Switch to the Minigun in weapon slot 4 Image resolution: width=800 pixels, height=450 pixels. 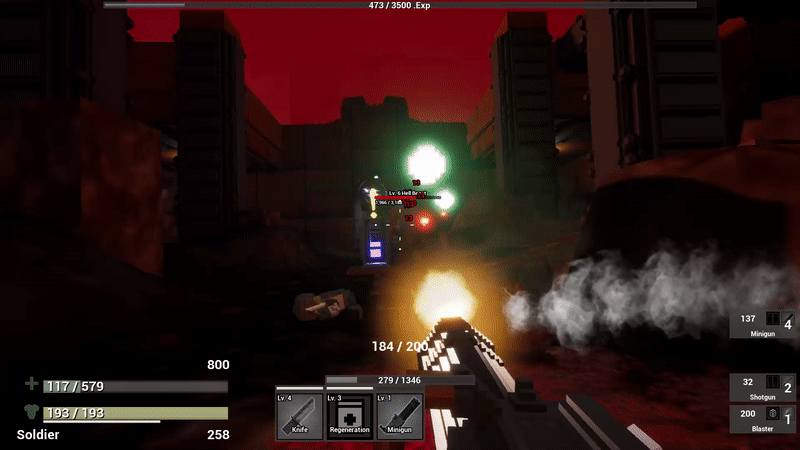point(768,324)
